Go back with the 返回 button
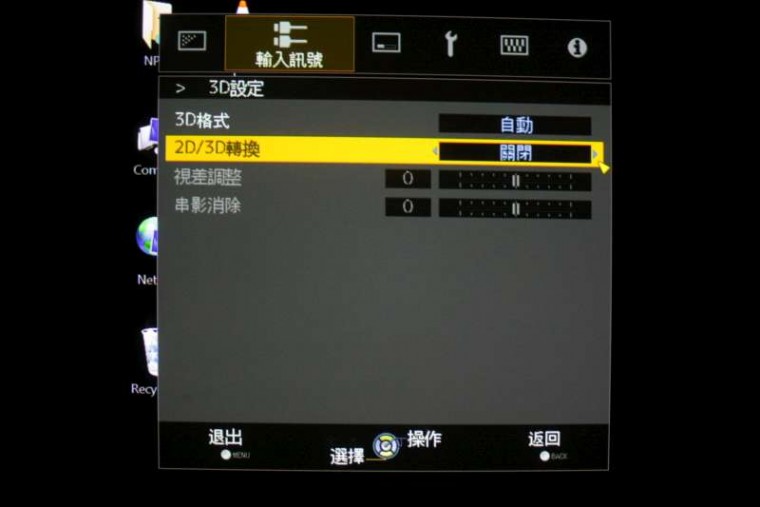This screenshot has width=760, height=507. (x=544, y=442)
